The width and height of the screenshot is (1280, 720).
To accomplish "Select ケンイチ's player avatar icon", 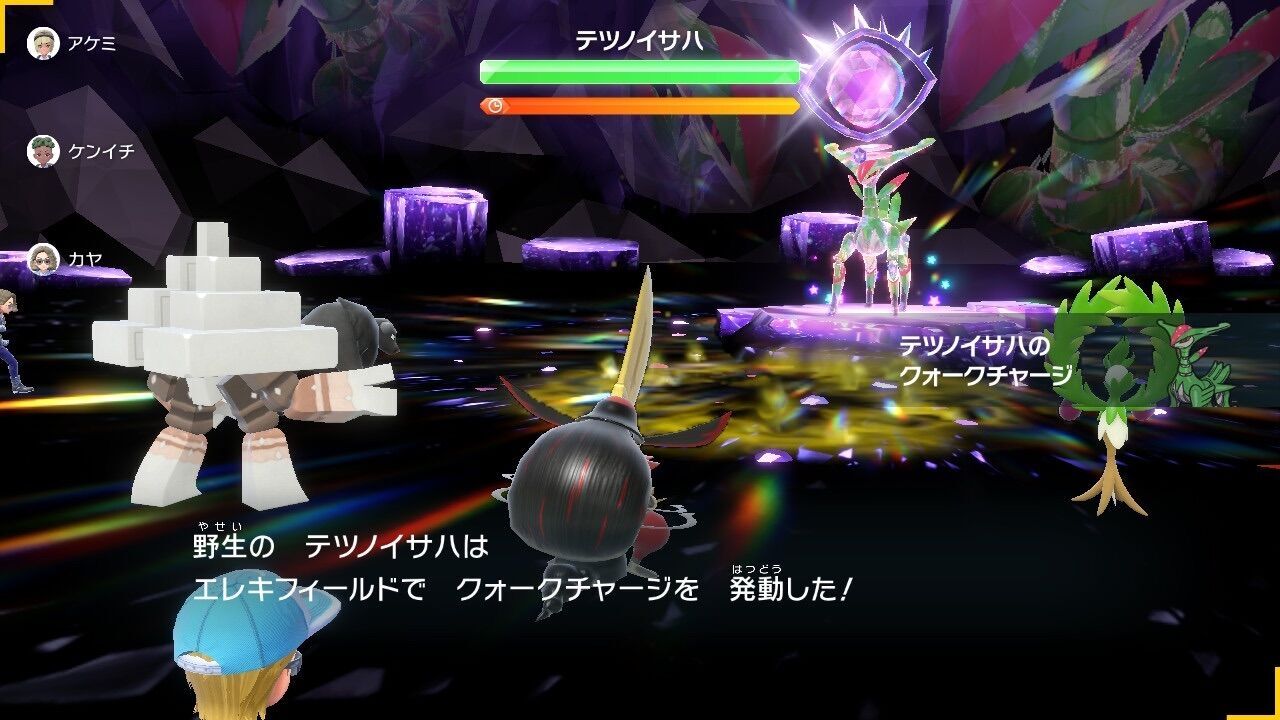I will click(42, 152).
